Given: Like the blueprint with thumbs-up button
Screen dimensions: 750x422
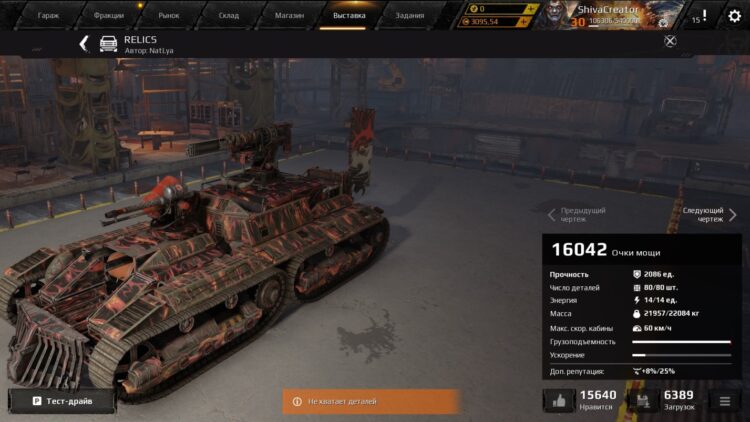Looking at the screenshot, I should 558,400.
